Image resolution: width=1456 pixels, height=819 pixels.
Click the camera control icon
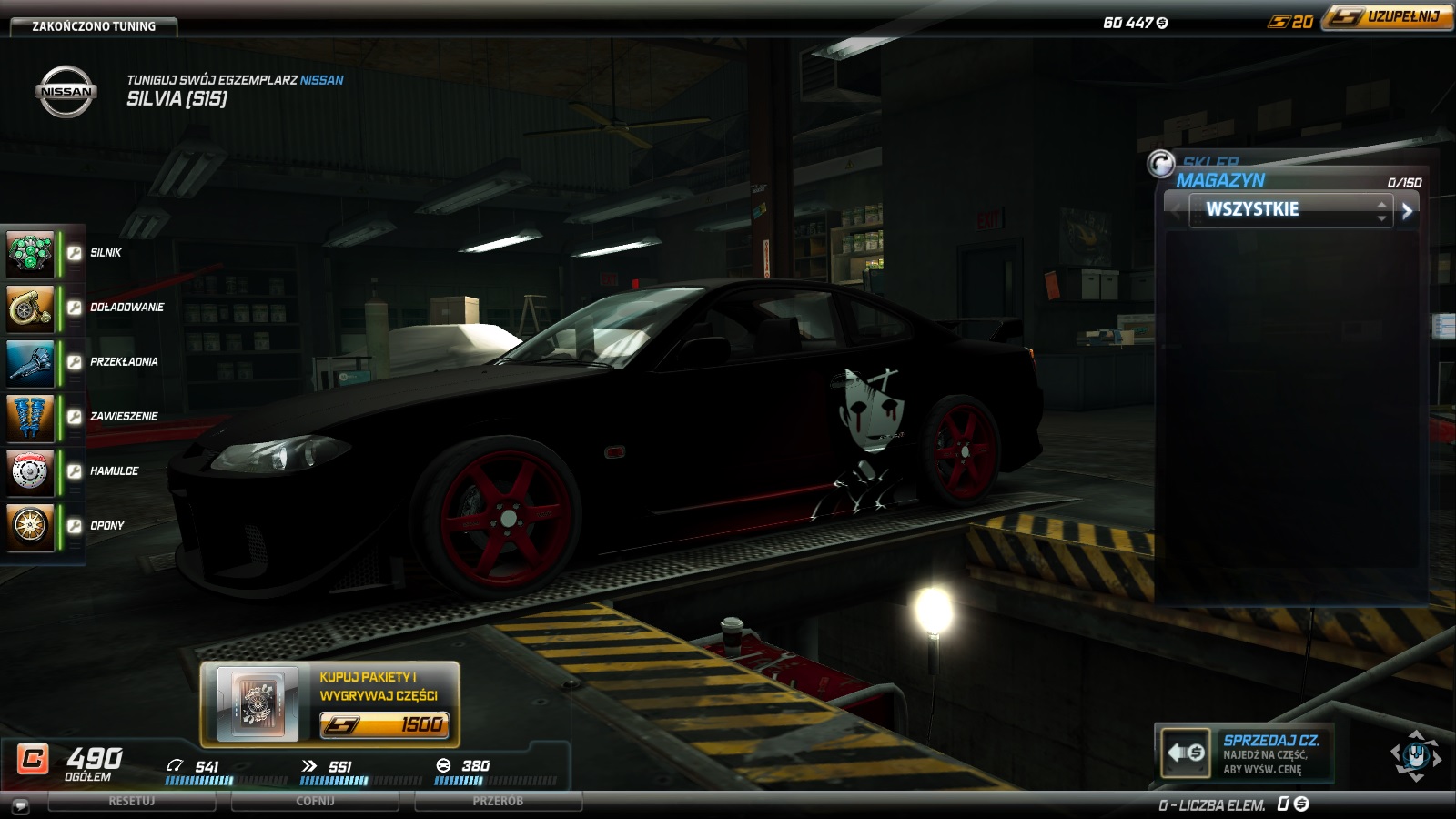tap(1415, 755)
